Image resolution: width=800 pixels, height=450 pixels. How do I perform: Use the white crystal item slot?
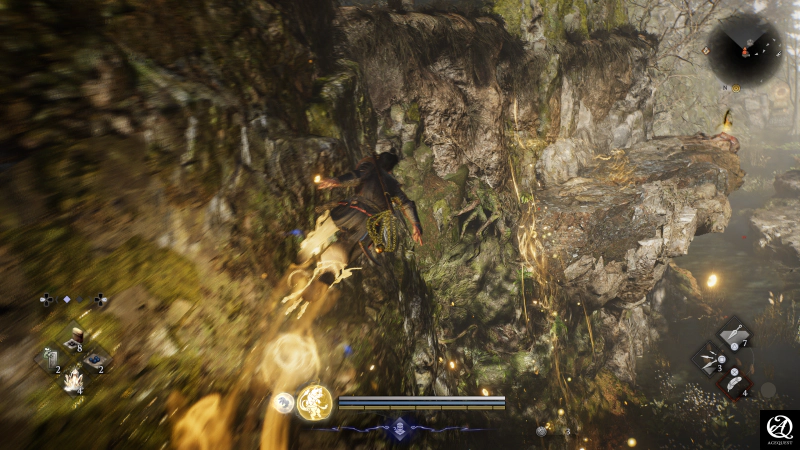pyautogui.click(x=73, y=380)
